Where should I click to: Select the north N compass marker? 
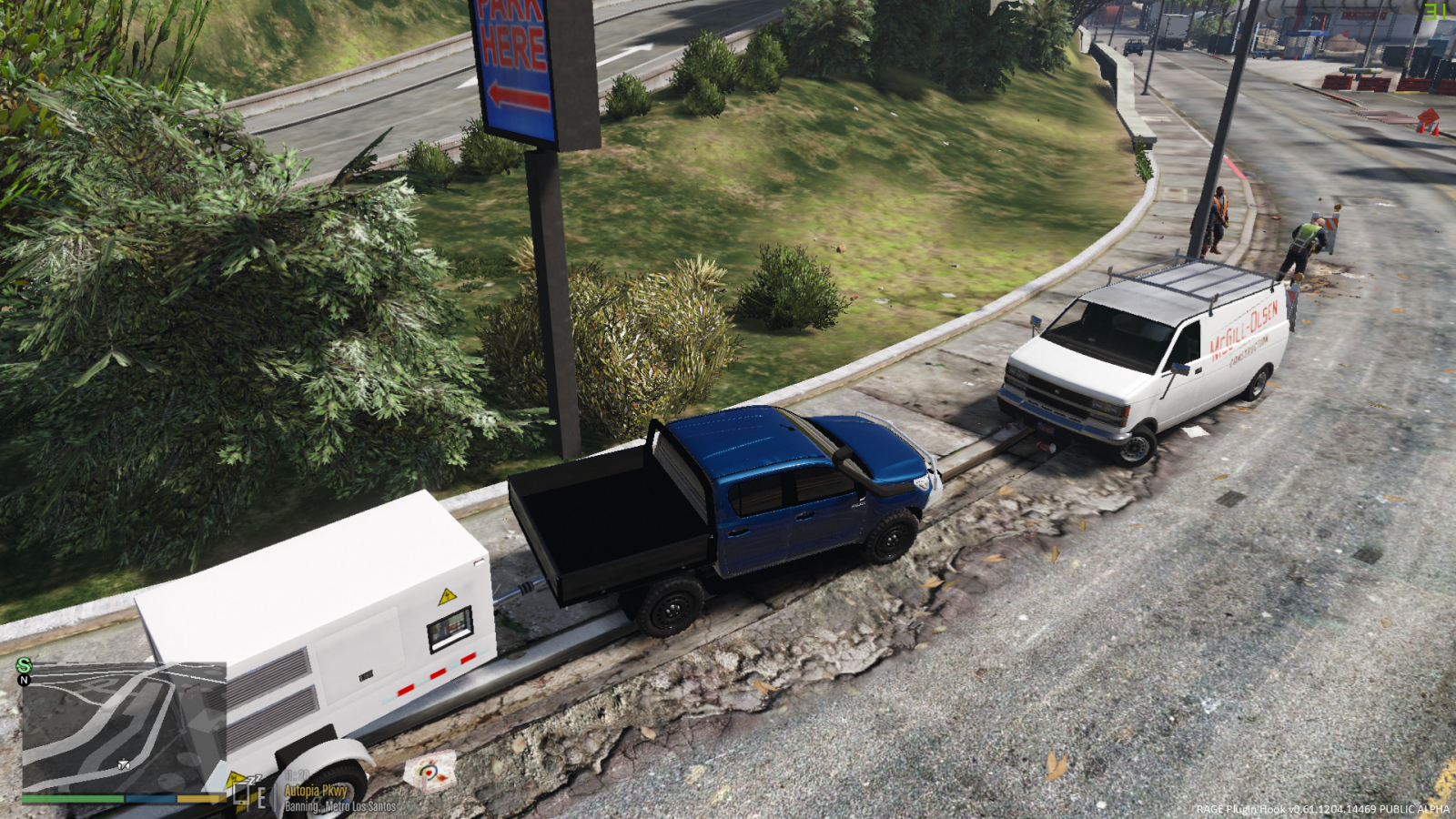tap(25, 680)
